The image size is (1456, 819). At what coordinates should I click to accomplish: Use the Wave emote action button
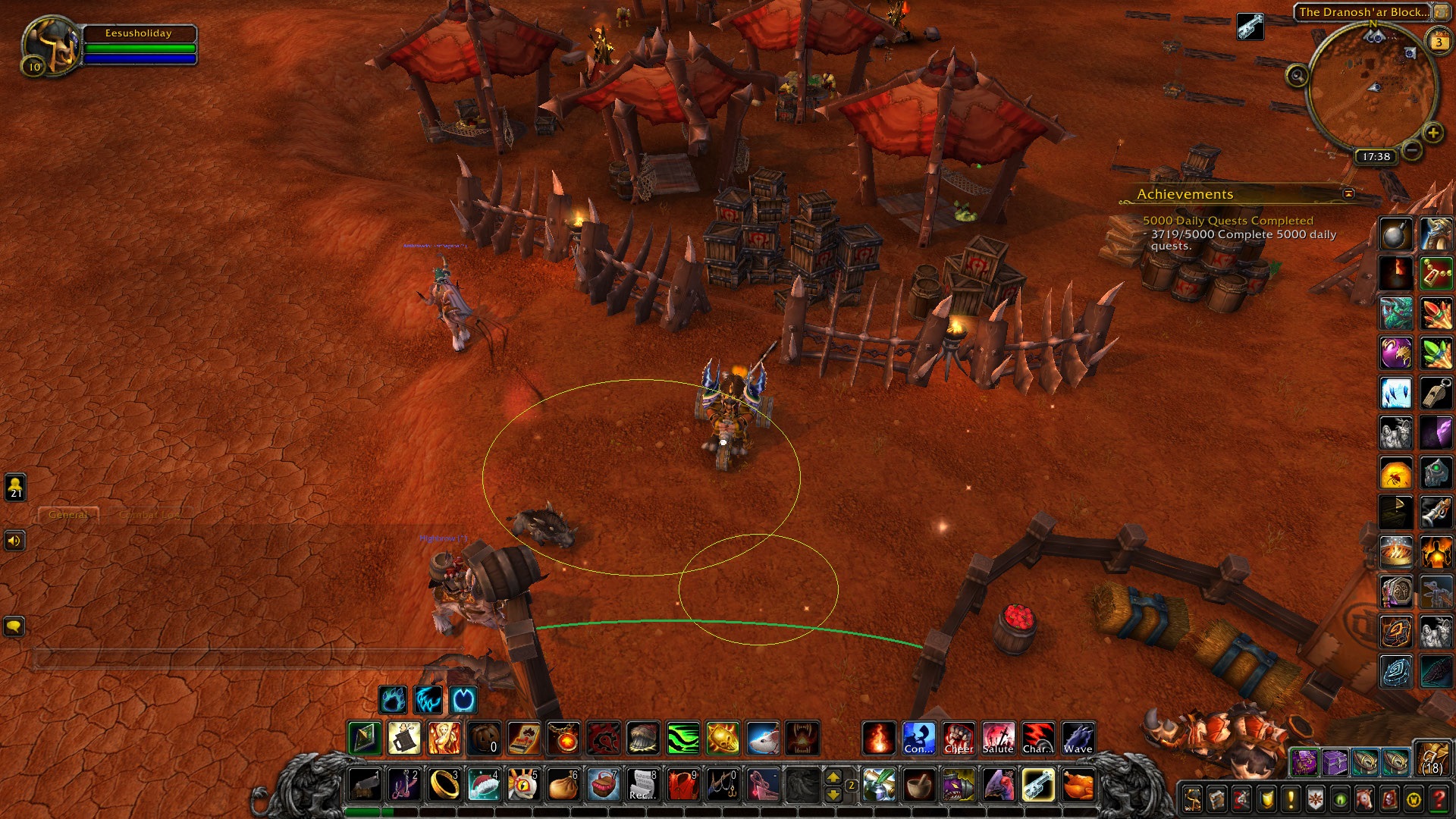coord(1078,738)
